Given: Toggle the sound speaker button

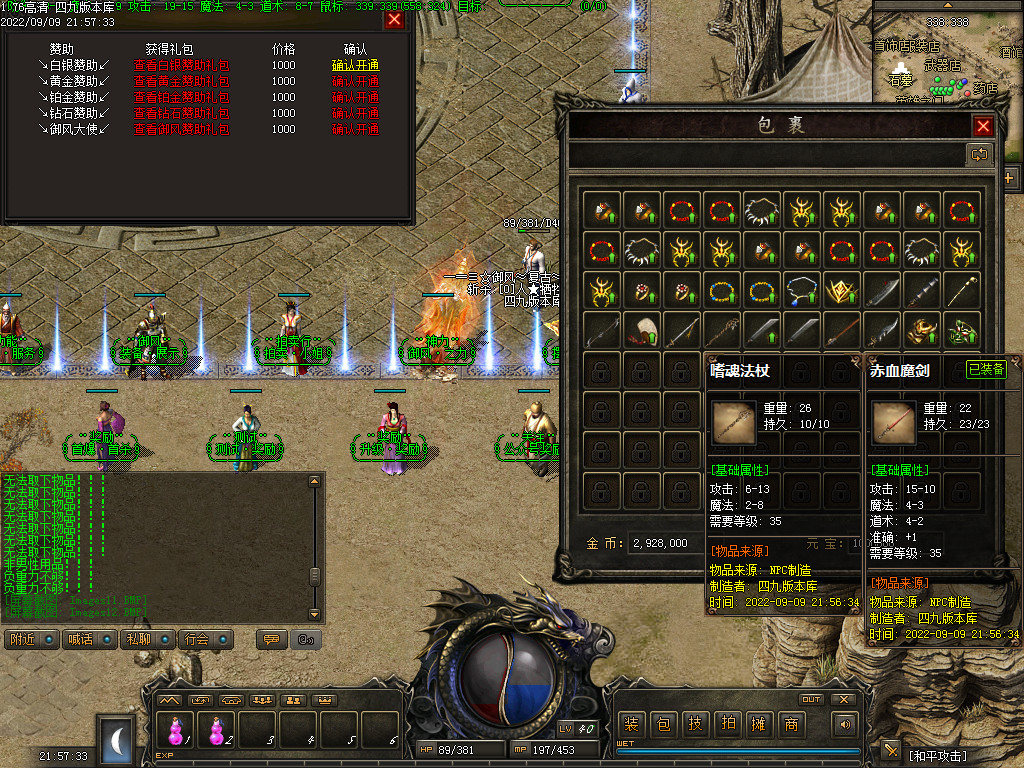Looking at the screenshot, I should tap(846, 724).
